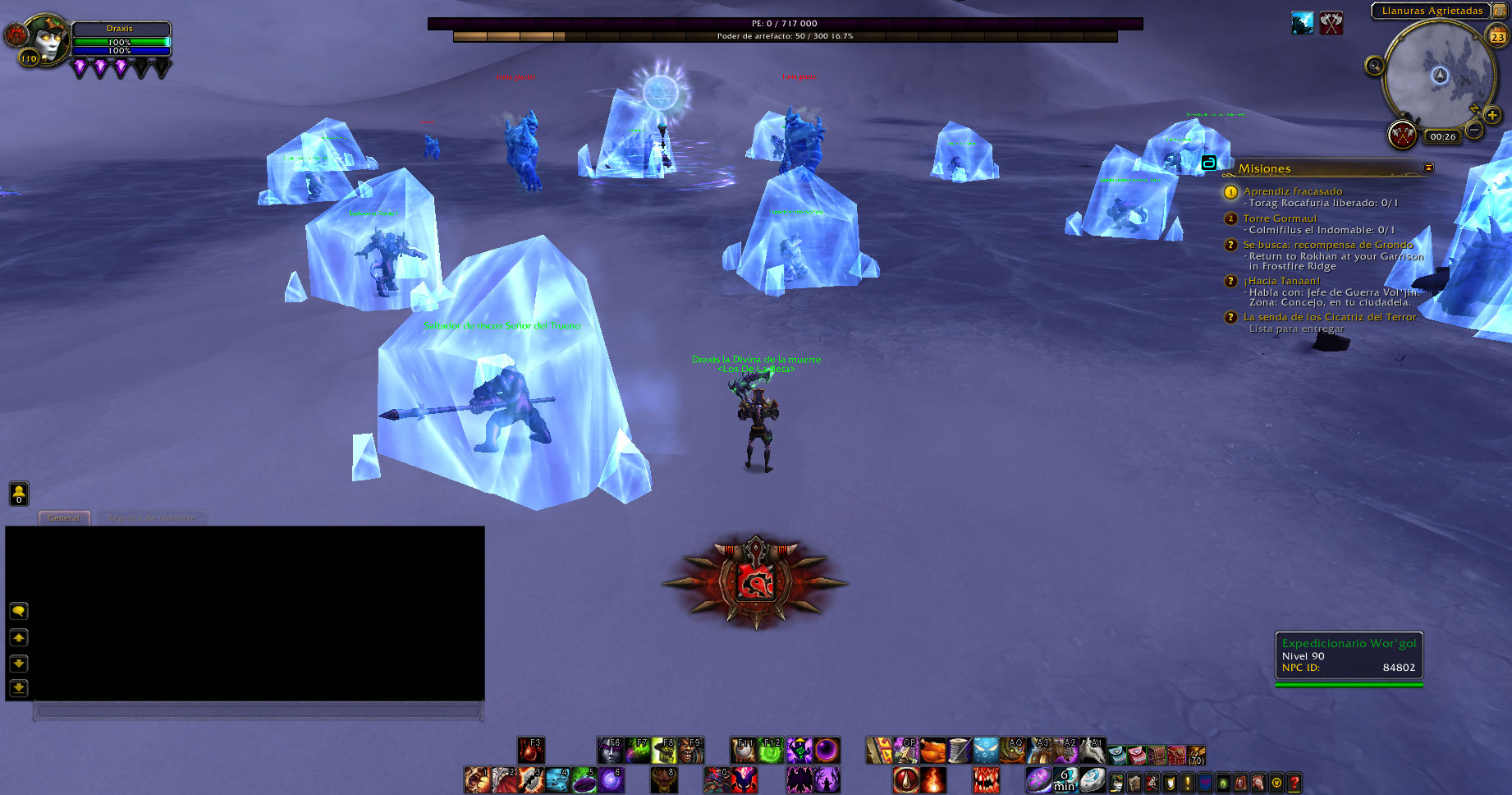1512x795 pixels.
Task: Click the Draxis player portrait
Action: [x=46, y=40]
